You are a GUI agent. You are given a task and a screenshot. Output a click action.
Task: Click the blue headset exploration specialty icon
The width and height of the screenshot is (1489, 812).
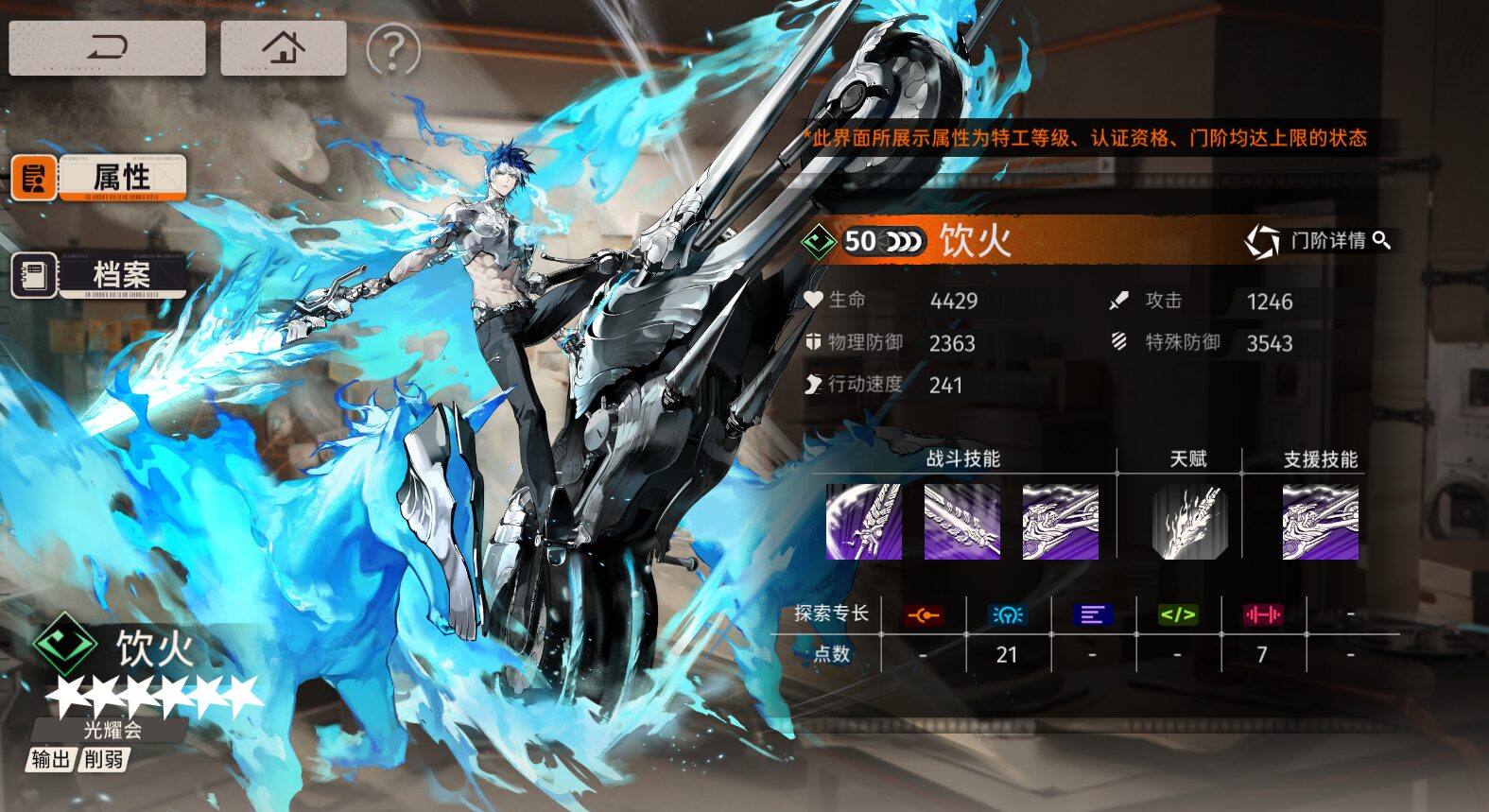tap(1007, 615)
